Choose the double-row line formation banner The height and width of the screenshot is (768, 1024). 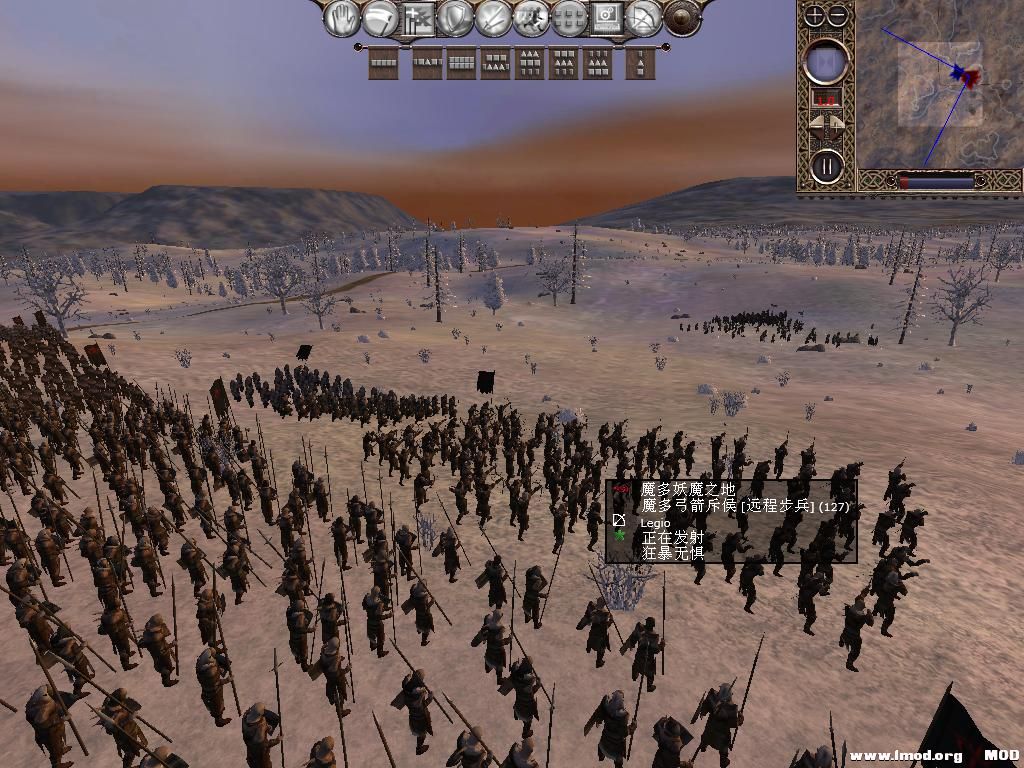(x=461, y=64)
